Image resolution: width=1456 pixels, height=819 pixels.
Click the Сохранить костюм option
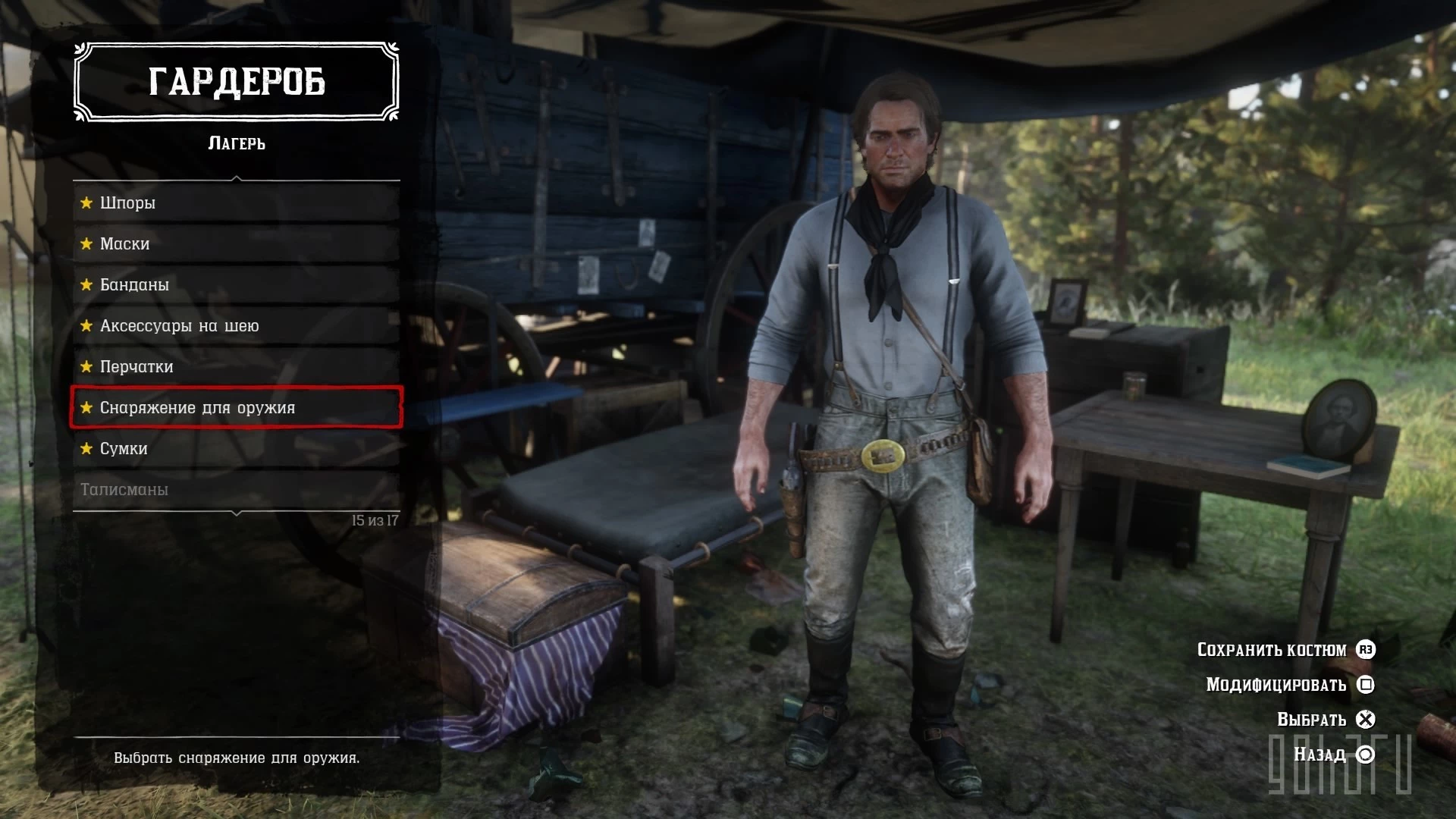click(x=1285, y=650)
